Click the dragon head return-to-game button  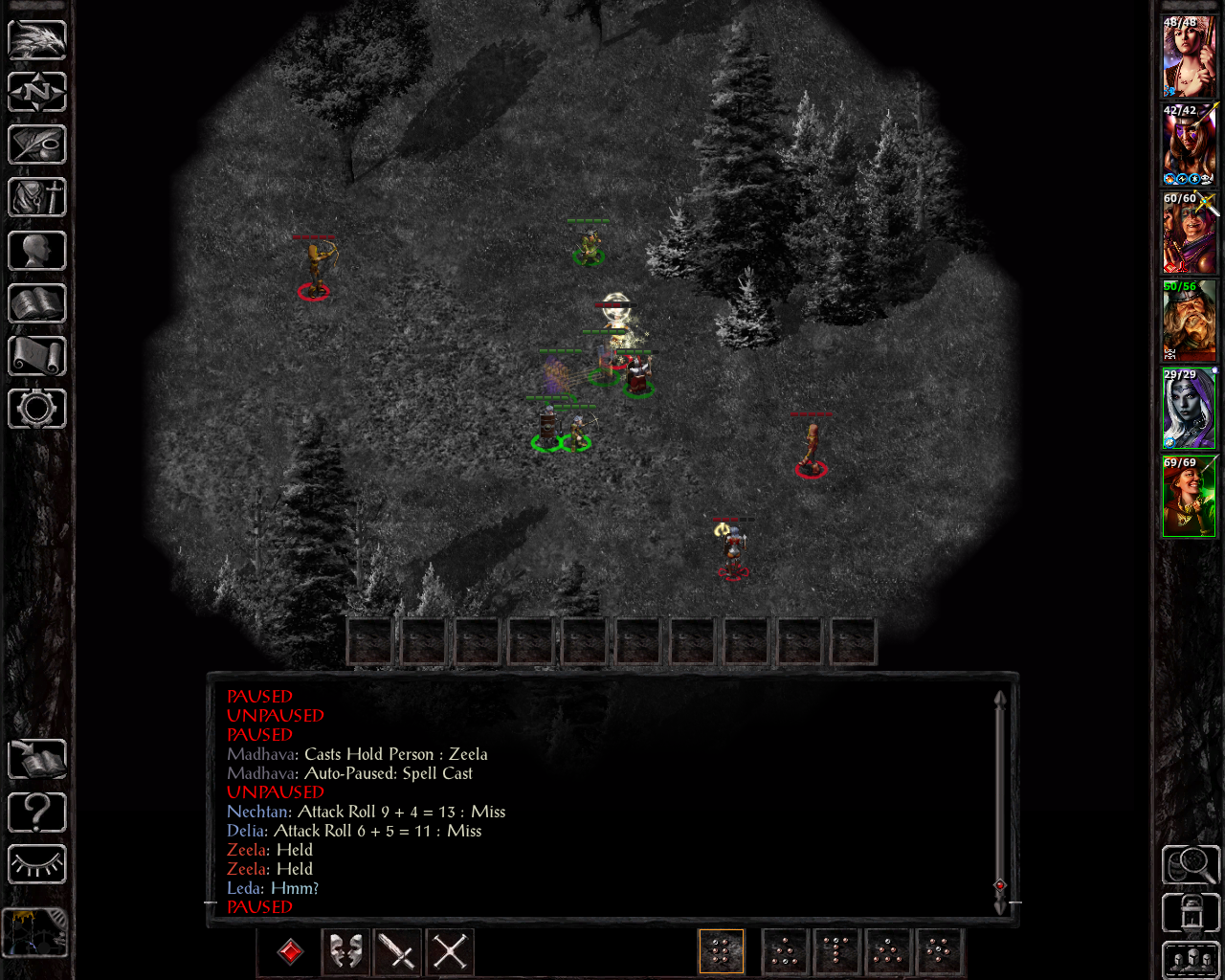pyautogui.click(x=37, y=39)
